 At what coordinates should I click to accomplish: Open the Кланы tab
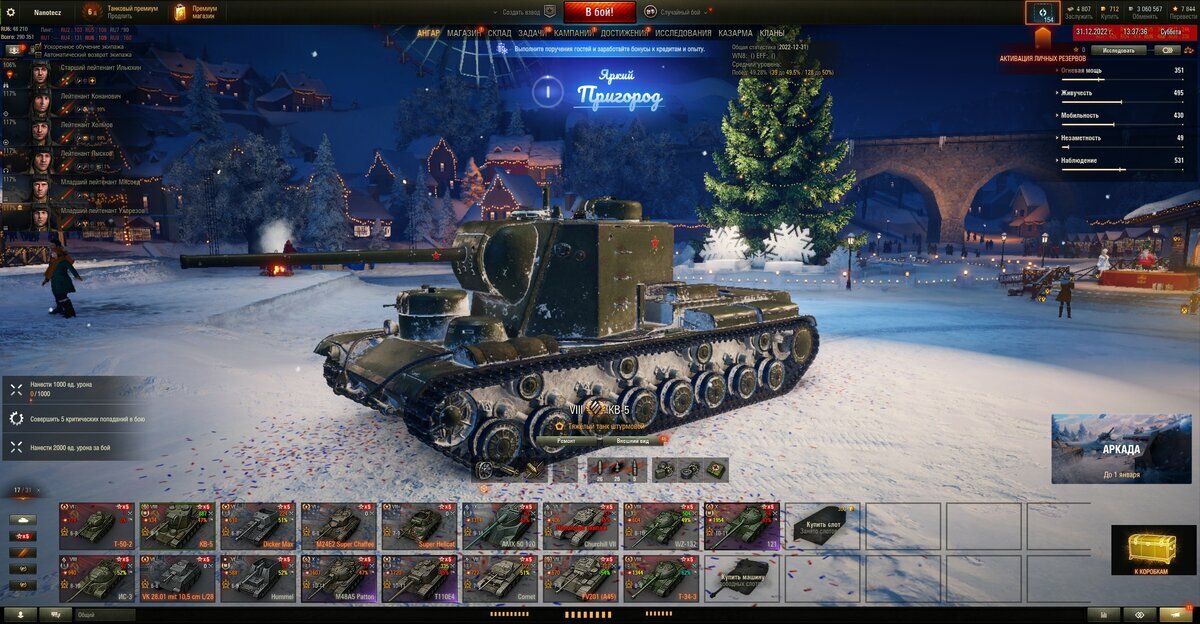point(772,33)
